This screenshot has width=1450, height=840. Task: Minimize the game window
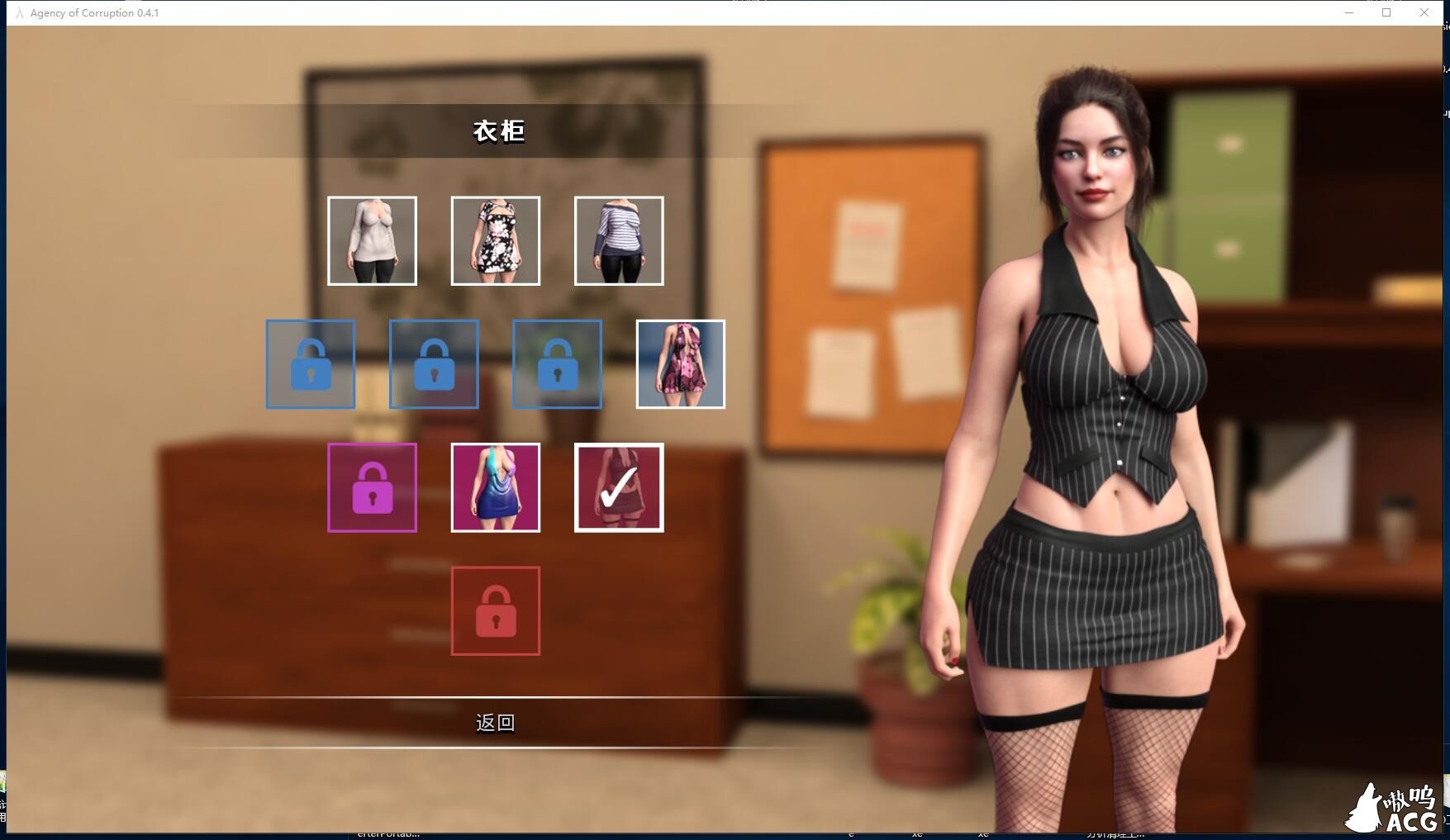pos(1348,12)
